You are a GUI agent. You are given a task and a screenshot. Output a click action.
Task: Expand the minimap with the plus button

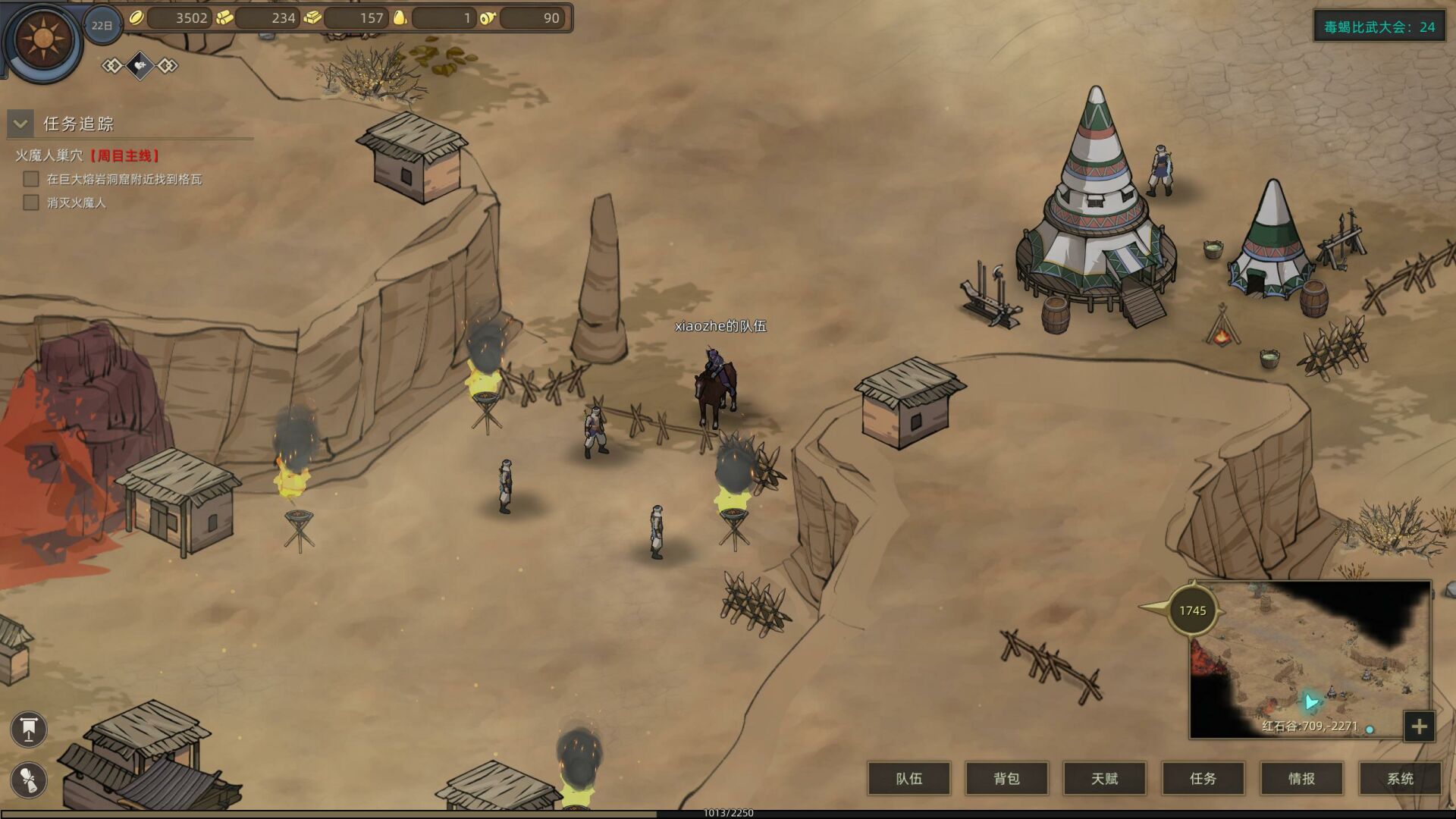pyautogui.click(x=1419, y=726)
